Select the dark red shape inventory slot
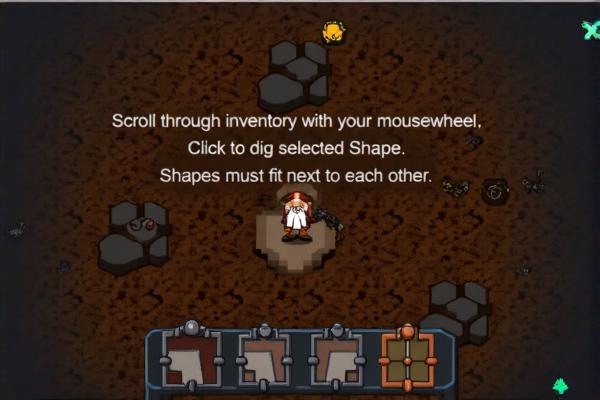The height and width of the screenshot is (400, 600). point(191,360)
